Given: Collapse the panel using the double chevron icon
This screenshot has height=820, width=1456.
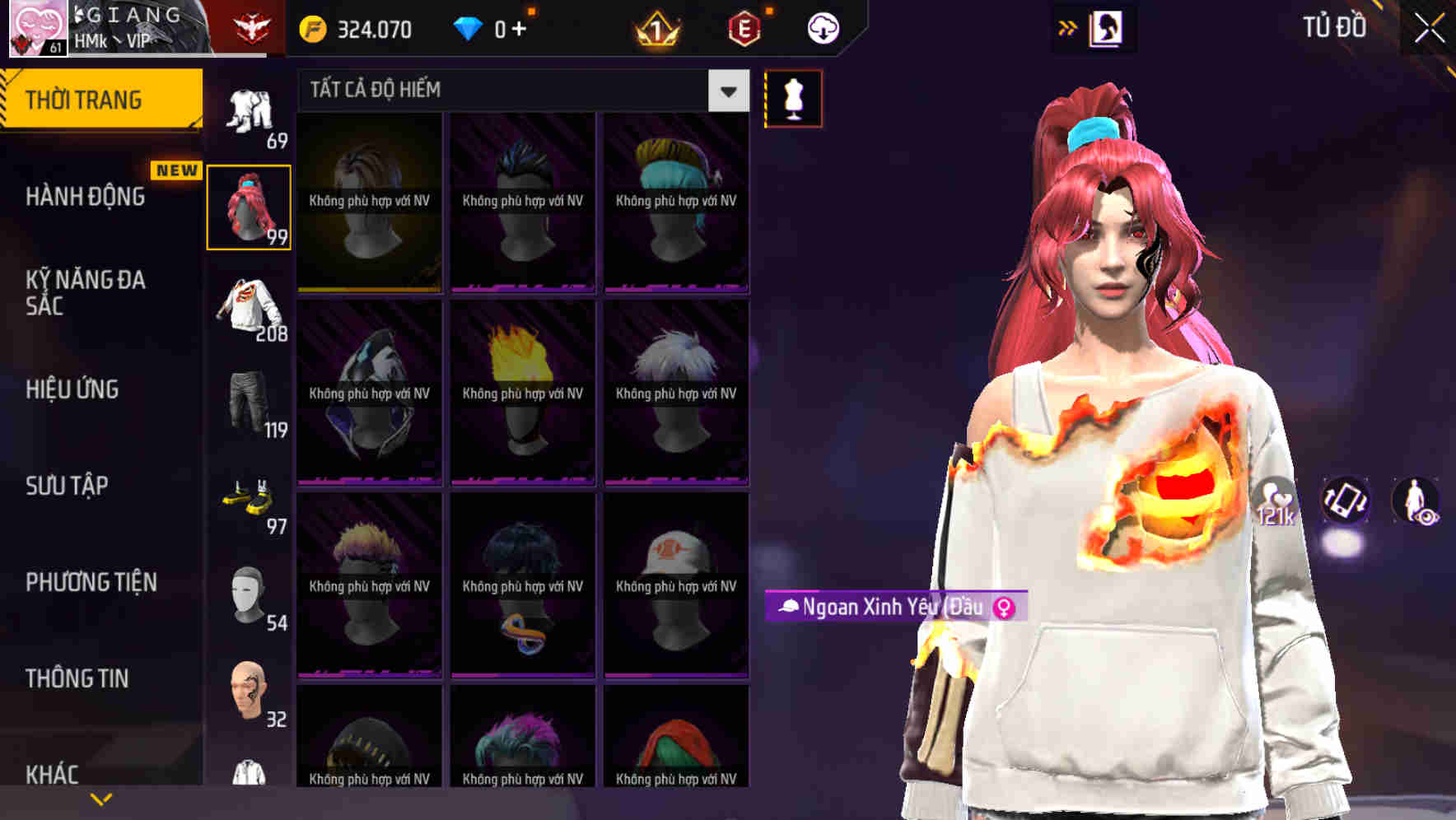Looking at the screenshot, I should coord(1066,27).
